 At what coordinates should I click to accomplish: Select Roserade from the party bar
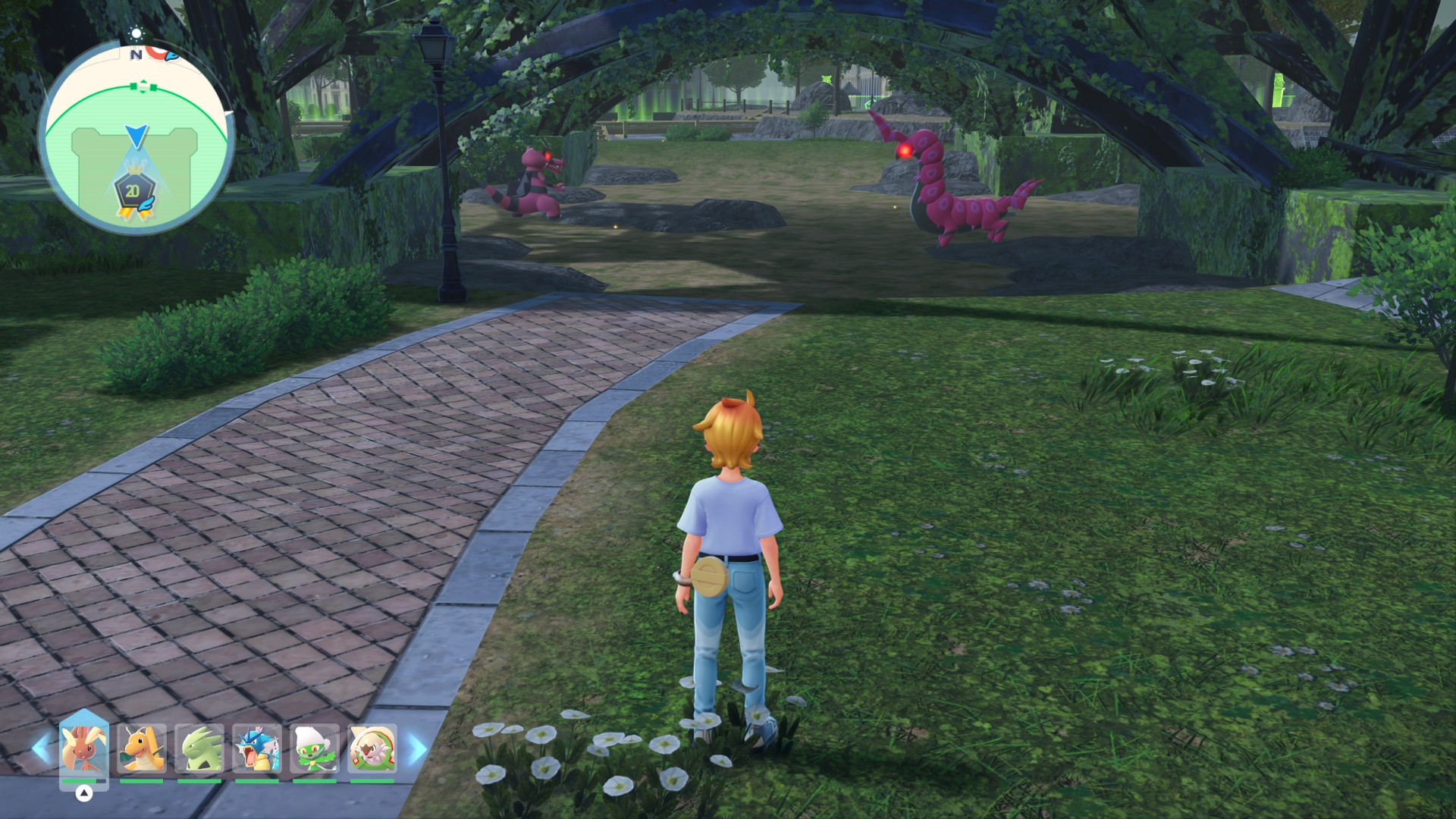pyautogui.click(x=315, y=749)
